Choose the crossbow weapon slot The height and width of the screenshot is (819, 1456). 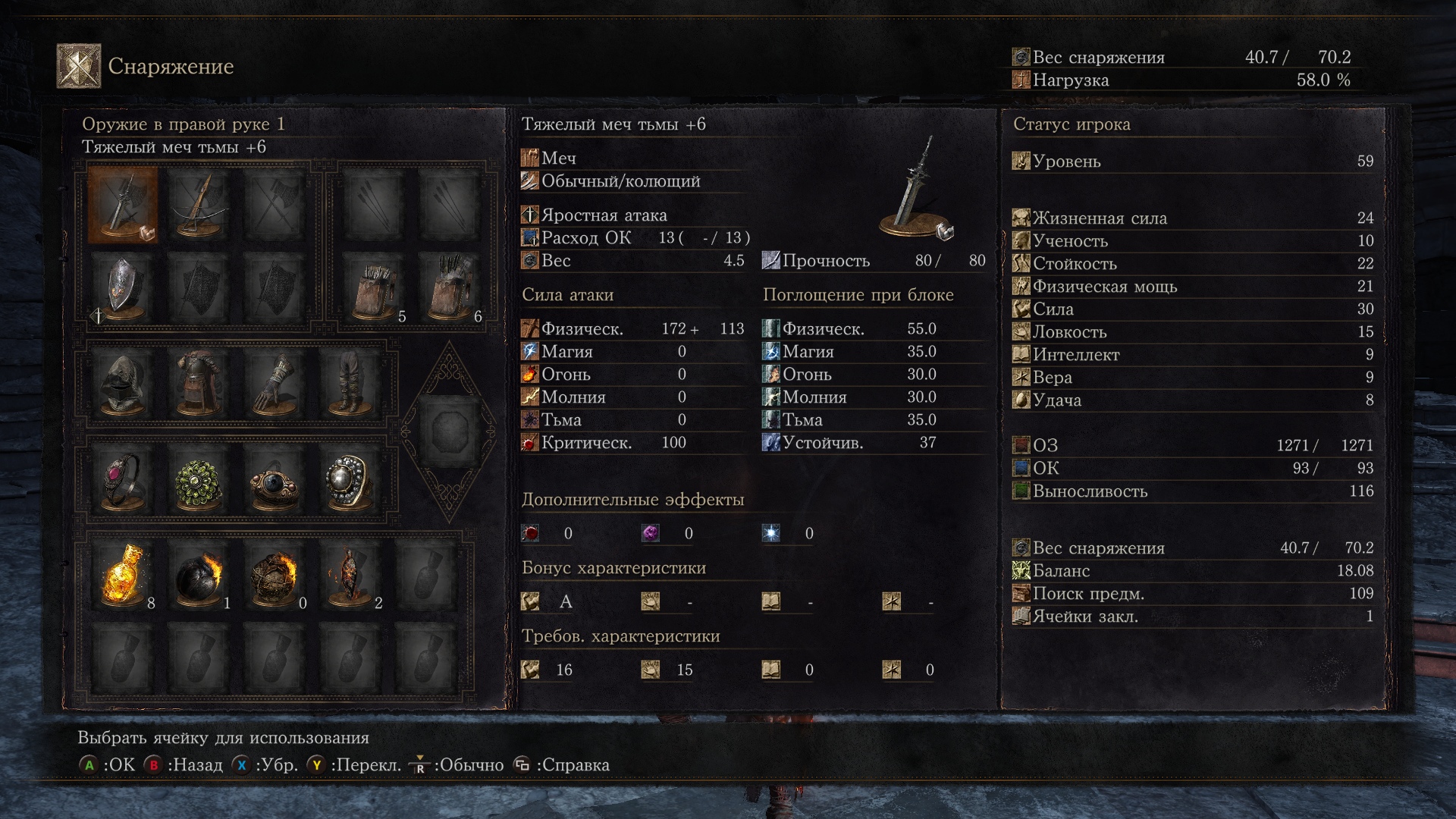click(199, 205)
